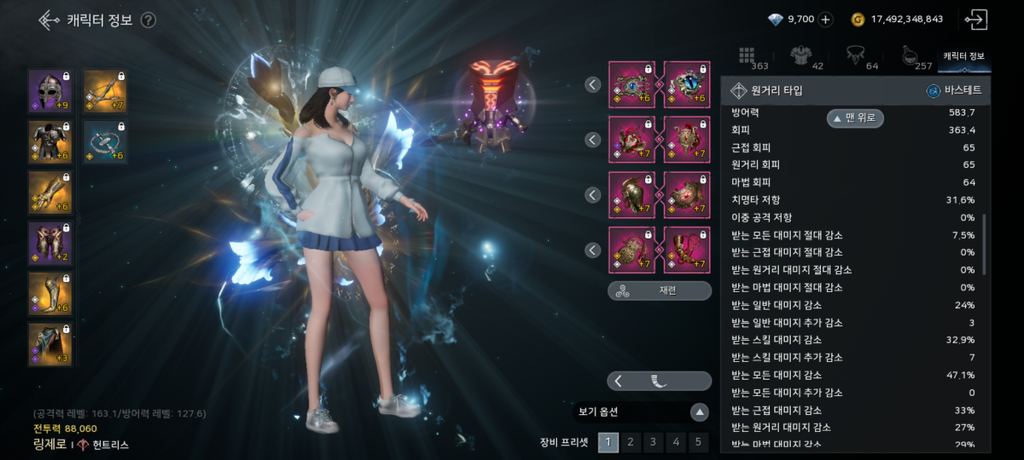The height and width of the screenshot is (460, 1024).
Task: Select the +9 helmet equipment slot
Action: [49, 91]
